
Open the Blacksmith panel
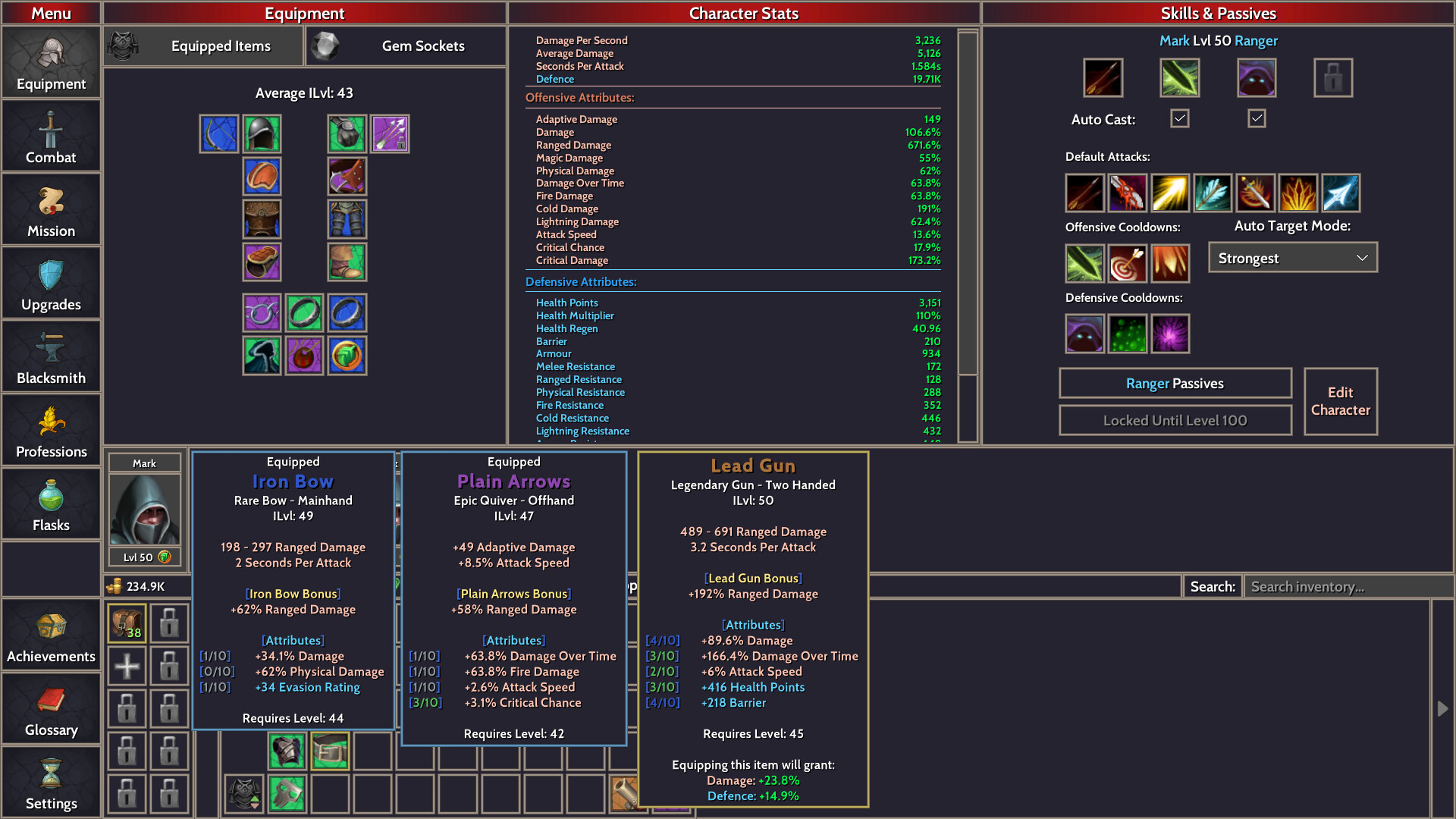click(50, 356)
